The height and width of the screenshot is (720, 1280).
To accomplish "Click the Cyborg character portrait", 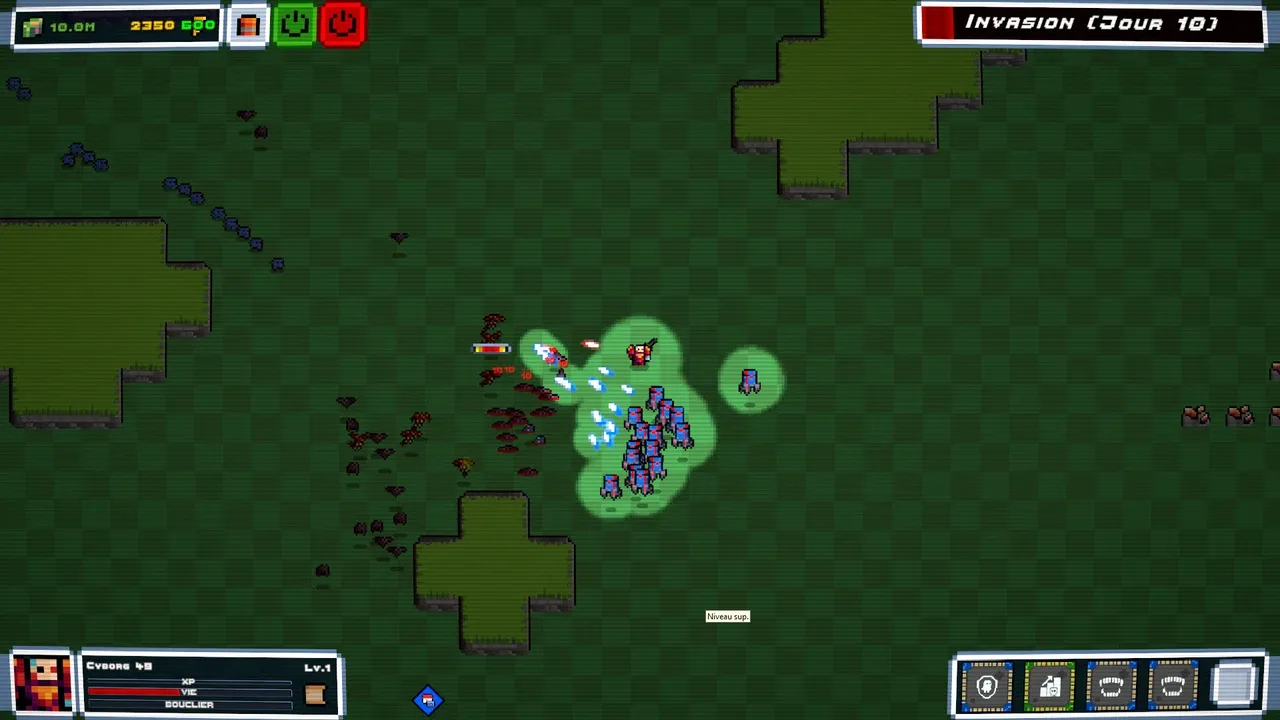I will (42, 684).
